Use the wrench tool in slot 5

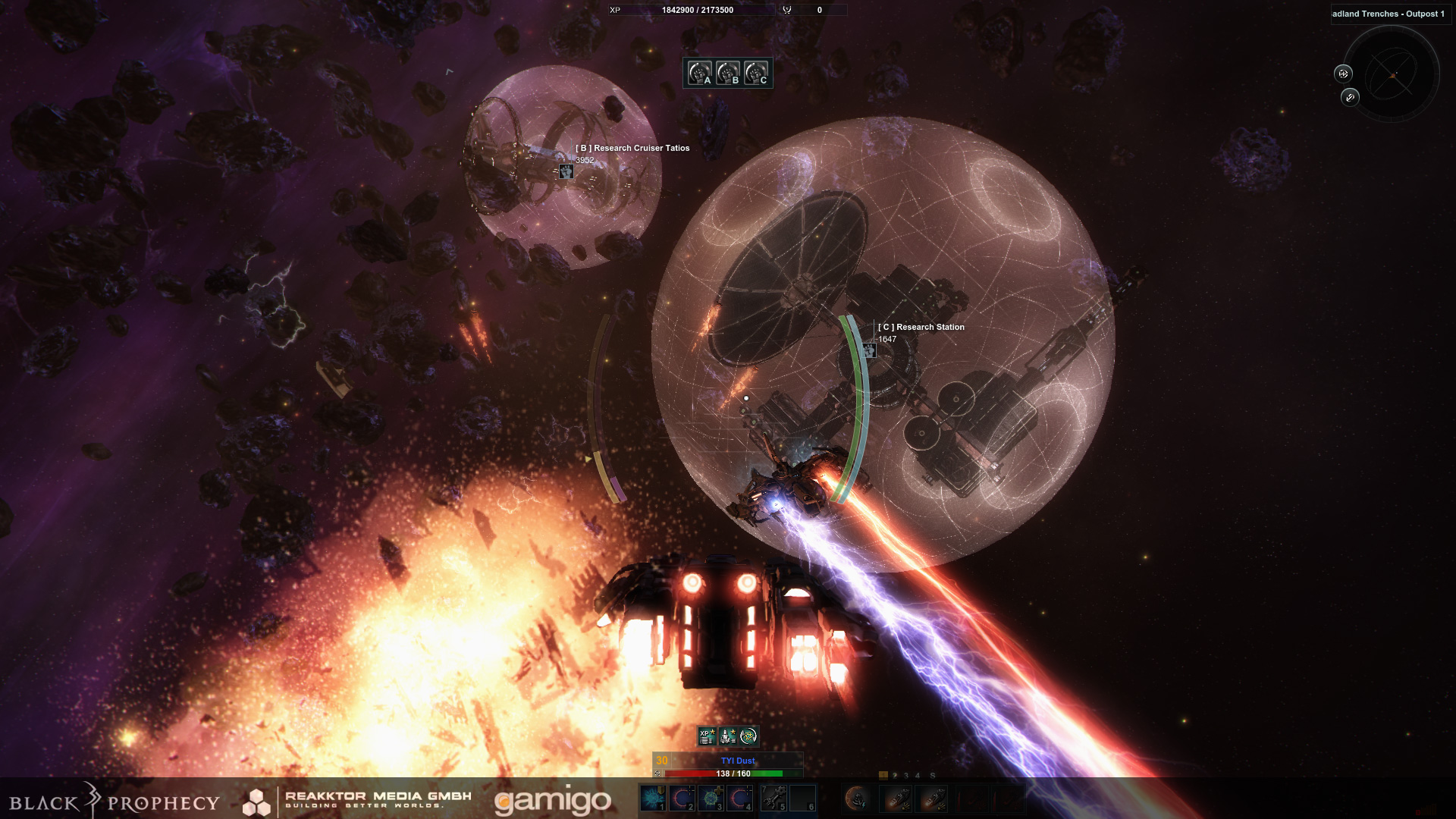tap(773, 798)
